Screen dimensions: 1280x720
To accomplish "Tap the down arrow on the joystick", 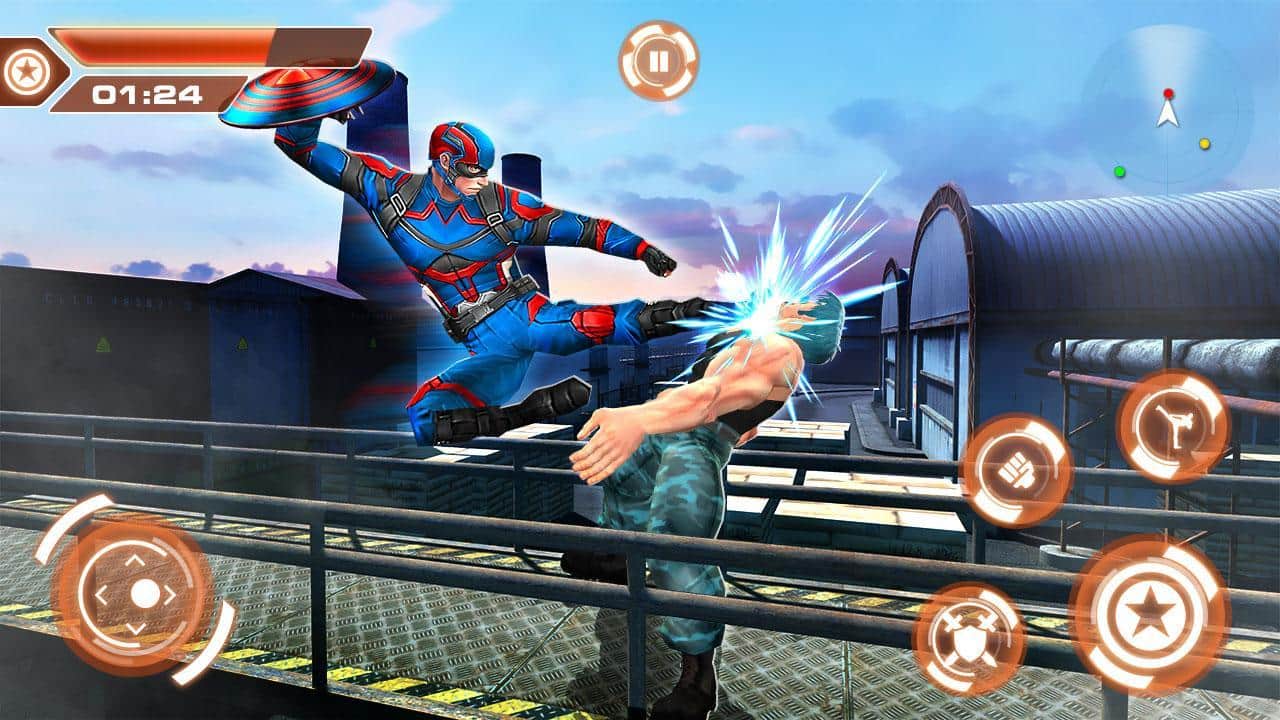I will pos(135,626).
